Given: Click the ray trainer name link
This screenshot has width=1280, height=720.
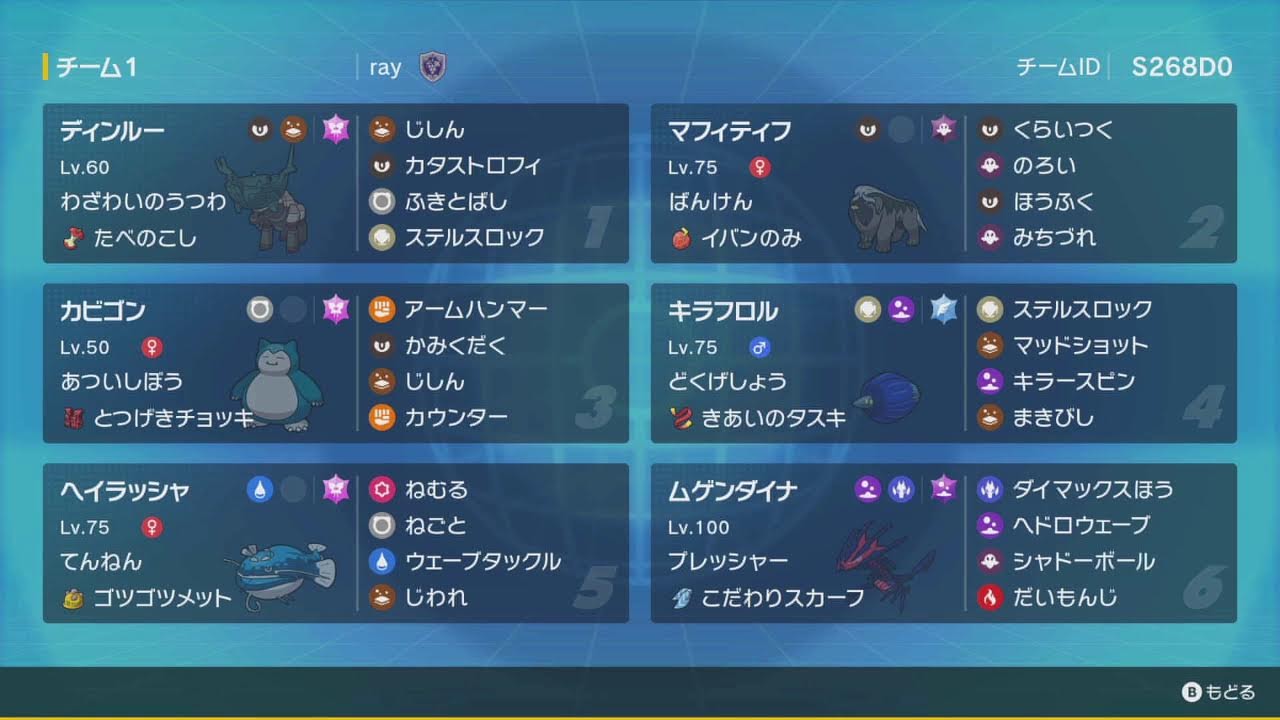Looking at the screenshot, I should coord(386,67).
